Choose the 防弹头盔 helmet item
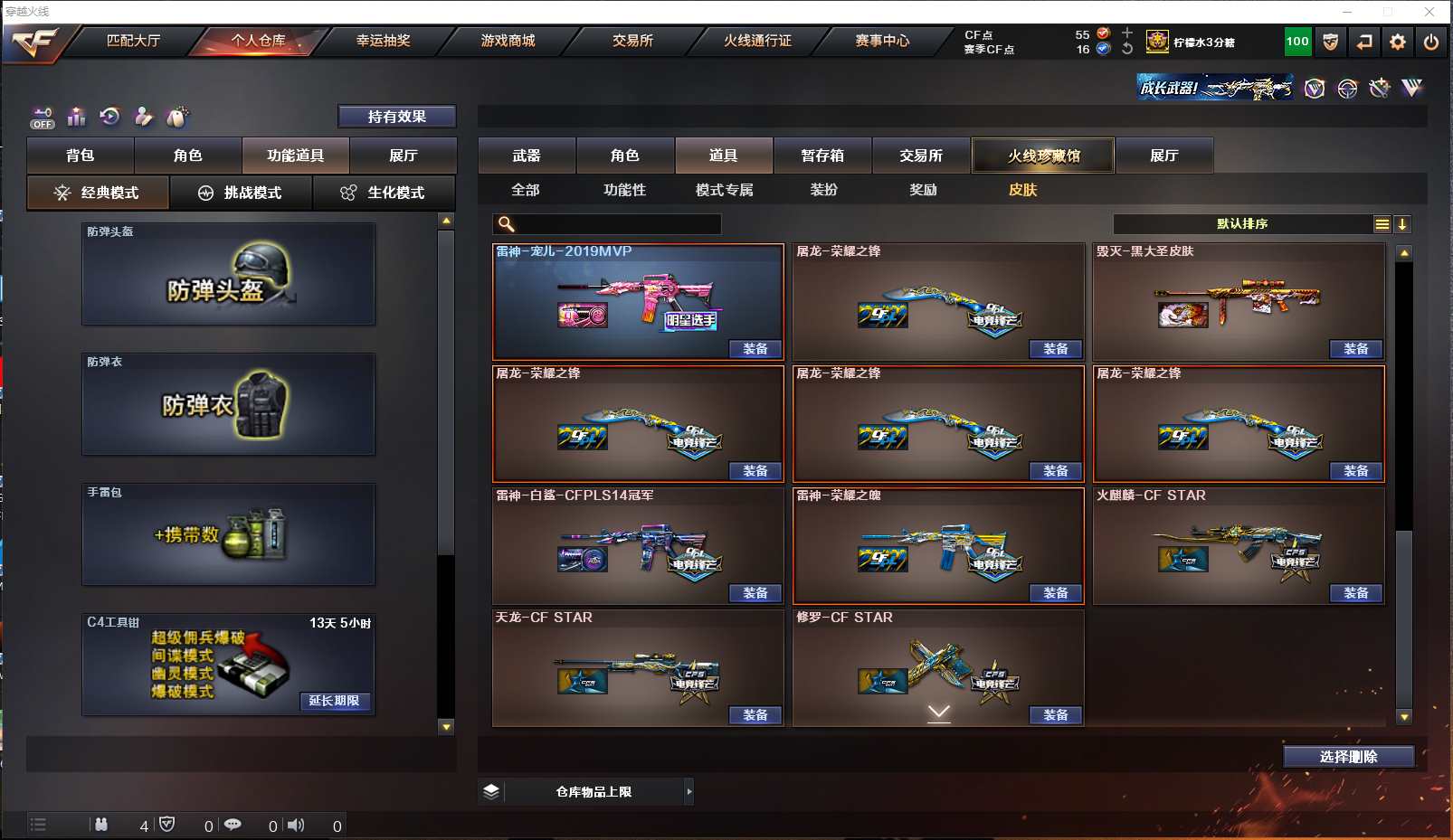1453x840 pixels. (x=228, y=274)
